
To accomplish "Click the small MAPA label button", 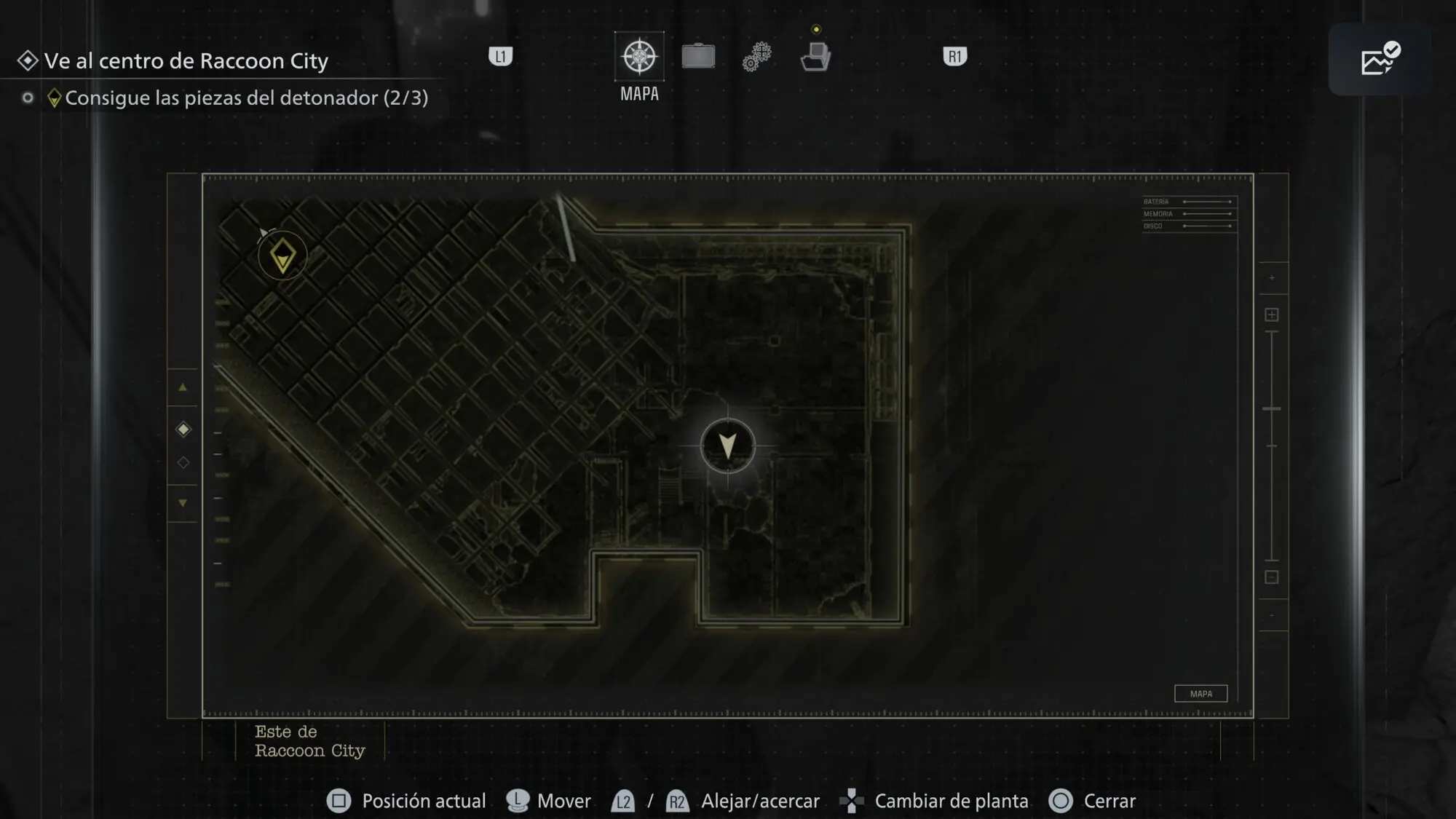I will tap(1200, 694).
